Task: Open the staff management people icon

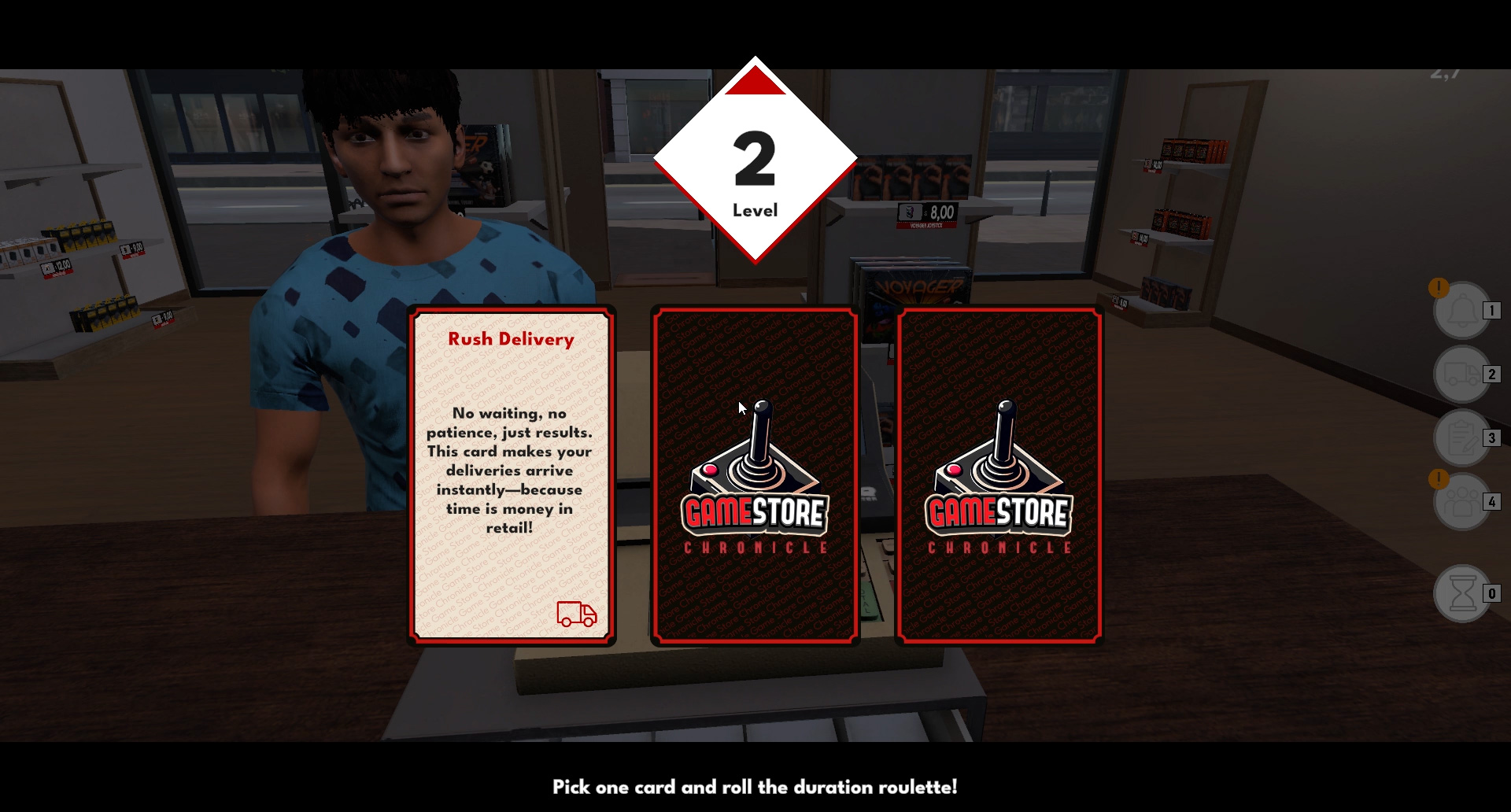Action: point(1462,500)
